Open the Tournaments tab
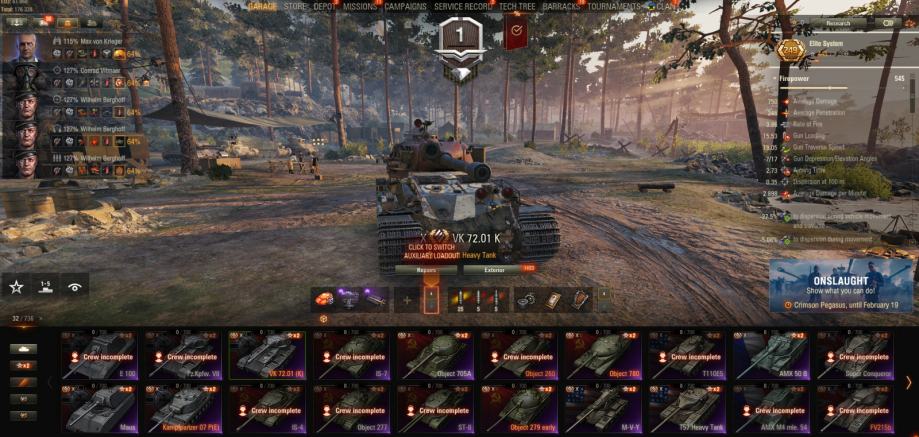 pyautogui.click(x=613, y=6)
